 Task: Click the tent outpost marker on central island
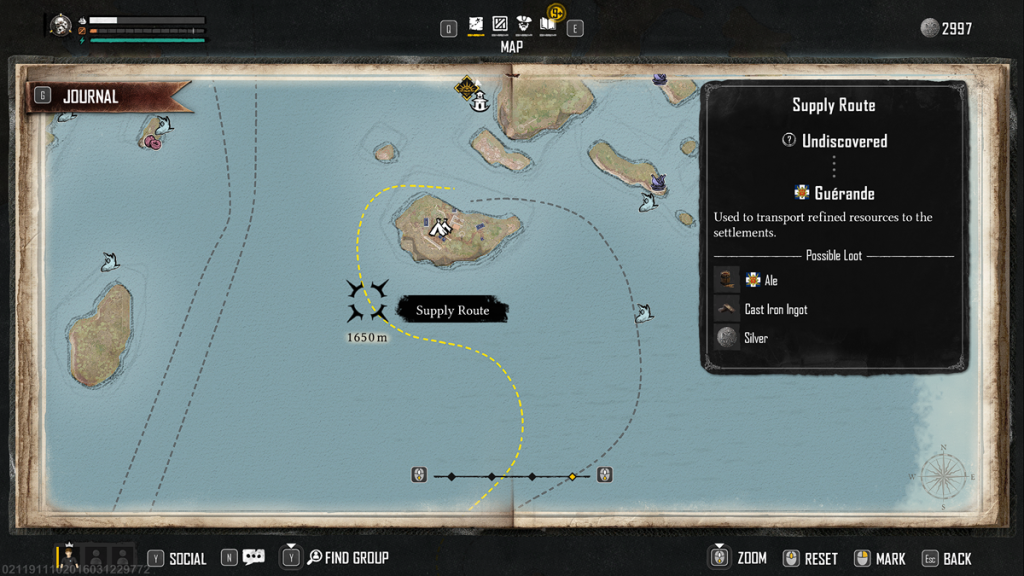pyautogui.click(x=440, y=228)
